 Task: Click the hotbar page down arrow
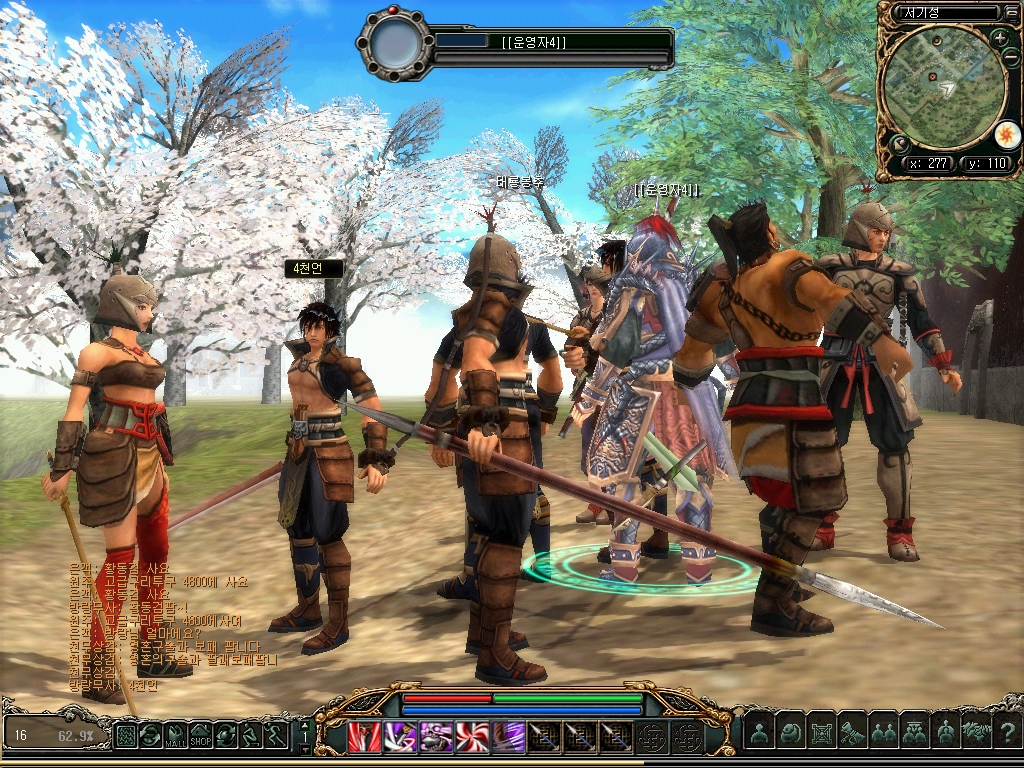(x=304, y=748)
